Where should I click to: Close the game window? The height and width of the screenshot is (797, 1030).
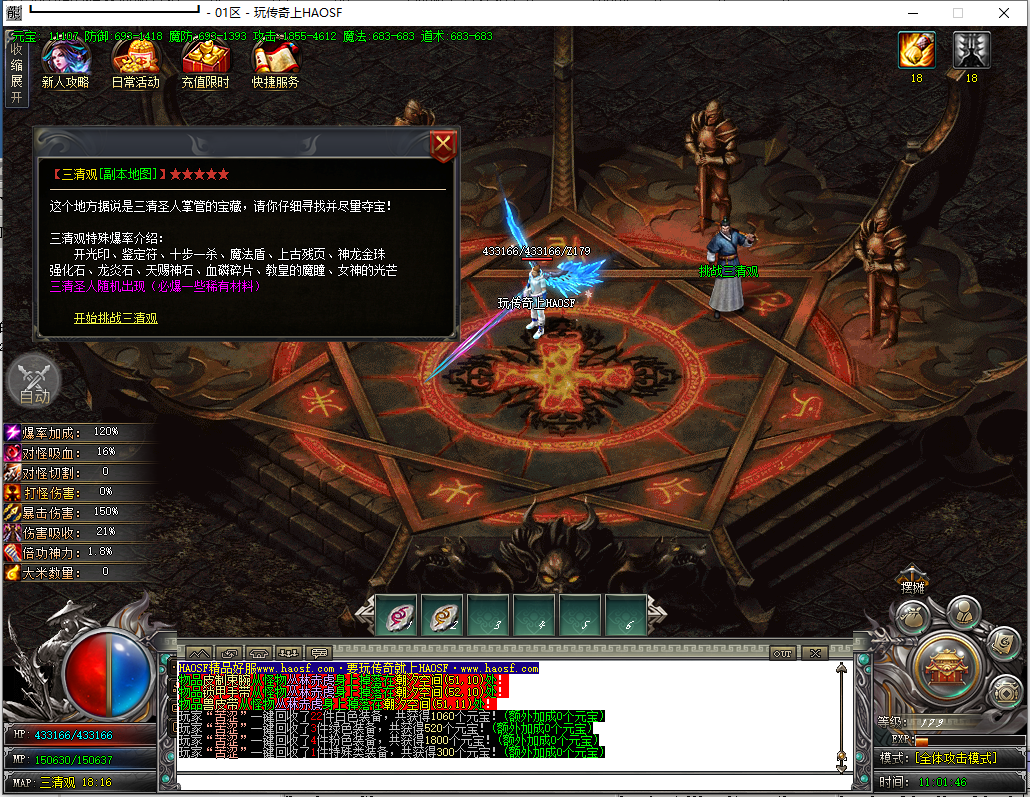point(1004,13)
